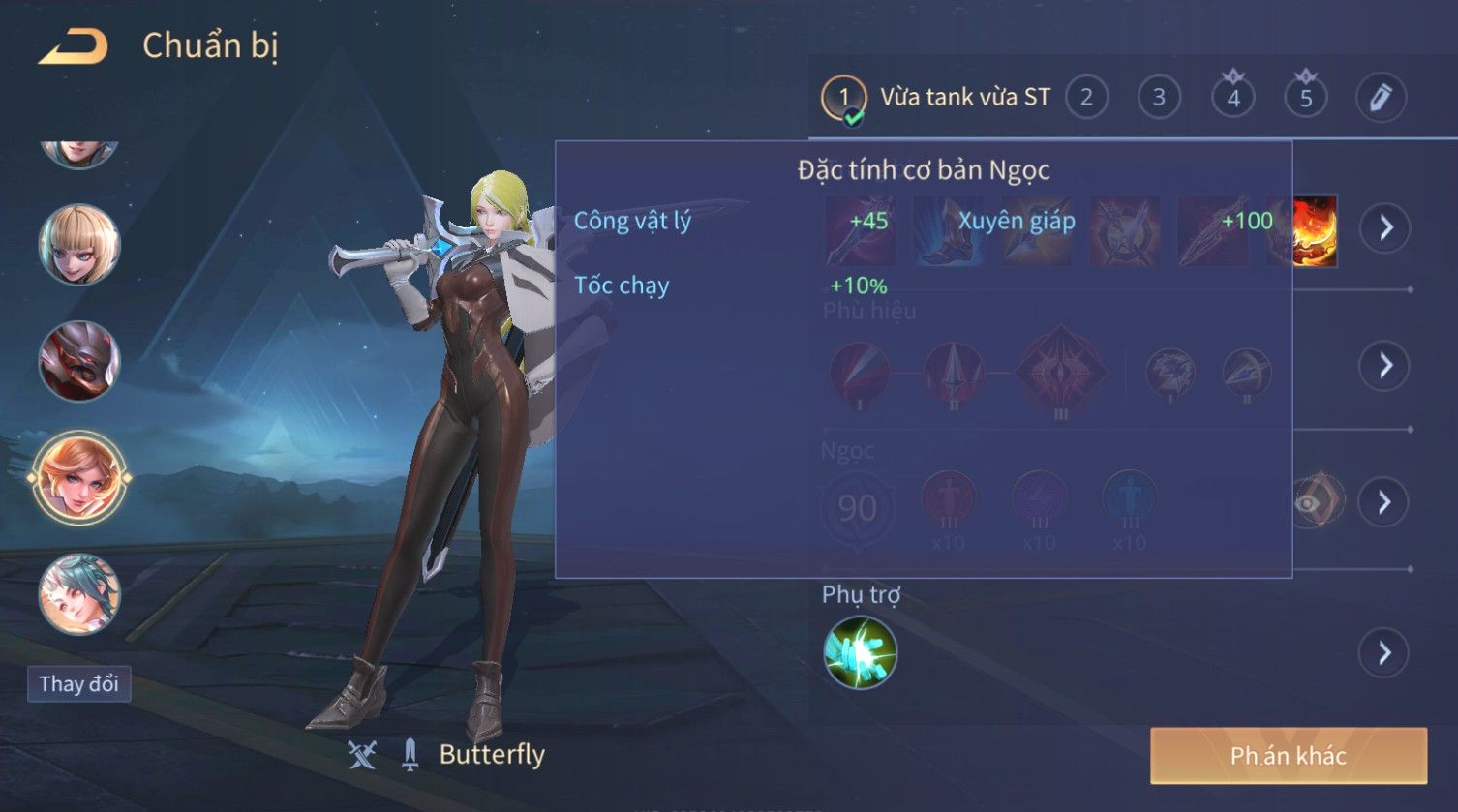
Task: Open equipment build arrow next to flame item
Action: (x=1384, y=228)
